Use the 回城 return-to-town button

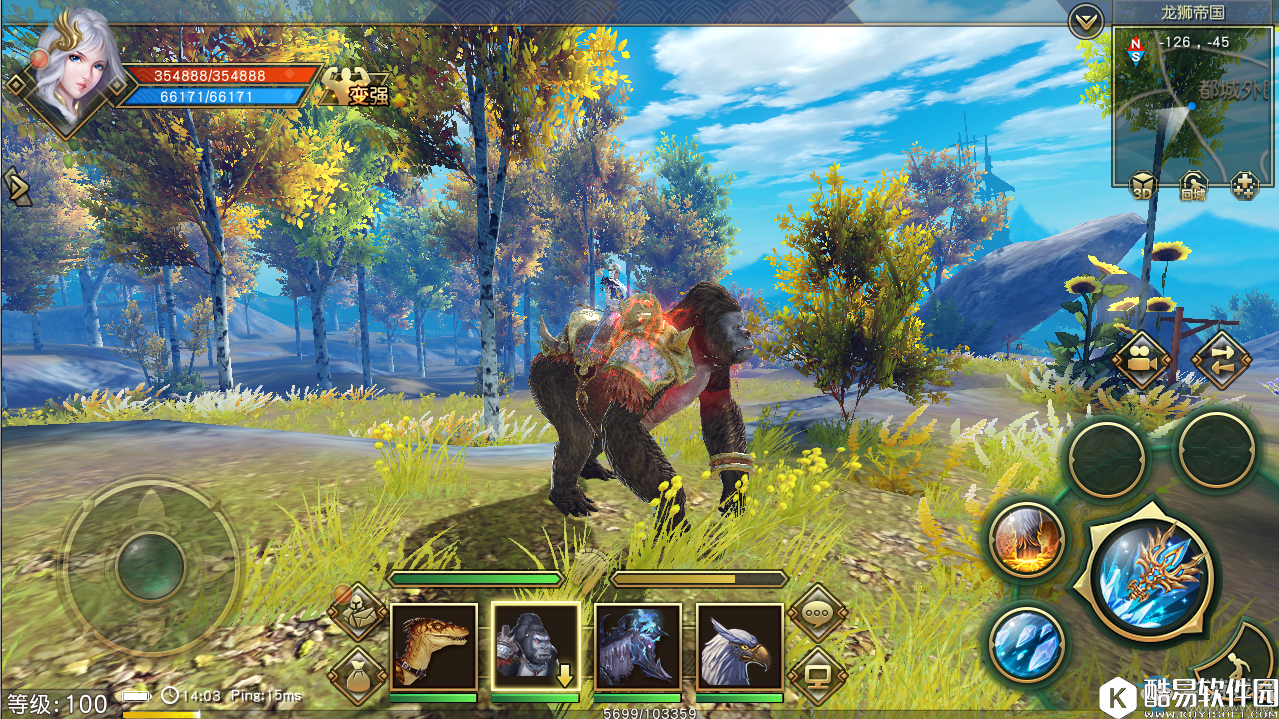(1193, 187)
